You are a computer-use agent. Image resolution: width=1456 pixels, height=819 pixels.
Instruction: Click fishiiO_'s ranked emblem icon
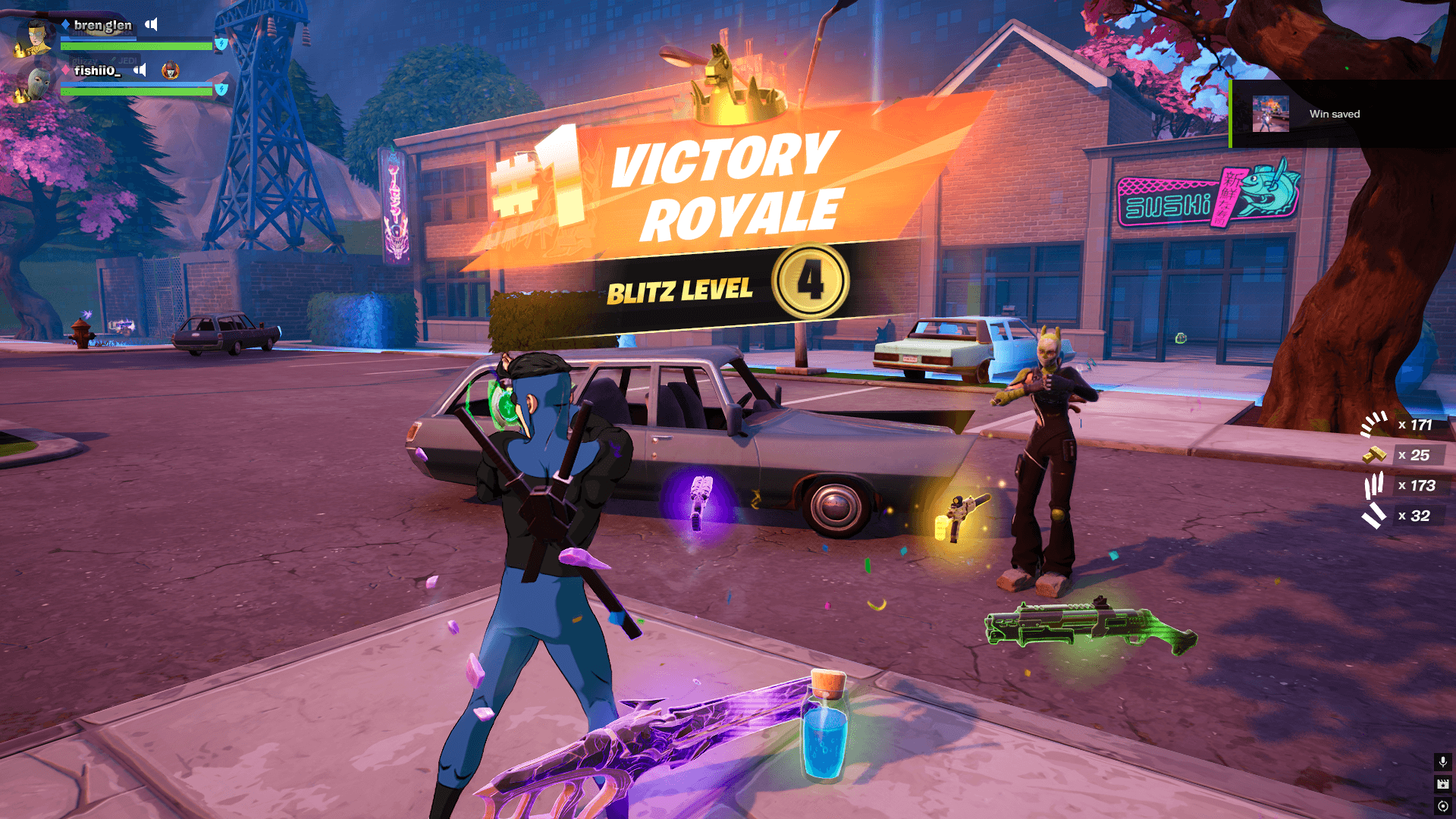coord(171,72)
